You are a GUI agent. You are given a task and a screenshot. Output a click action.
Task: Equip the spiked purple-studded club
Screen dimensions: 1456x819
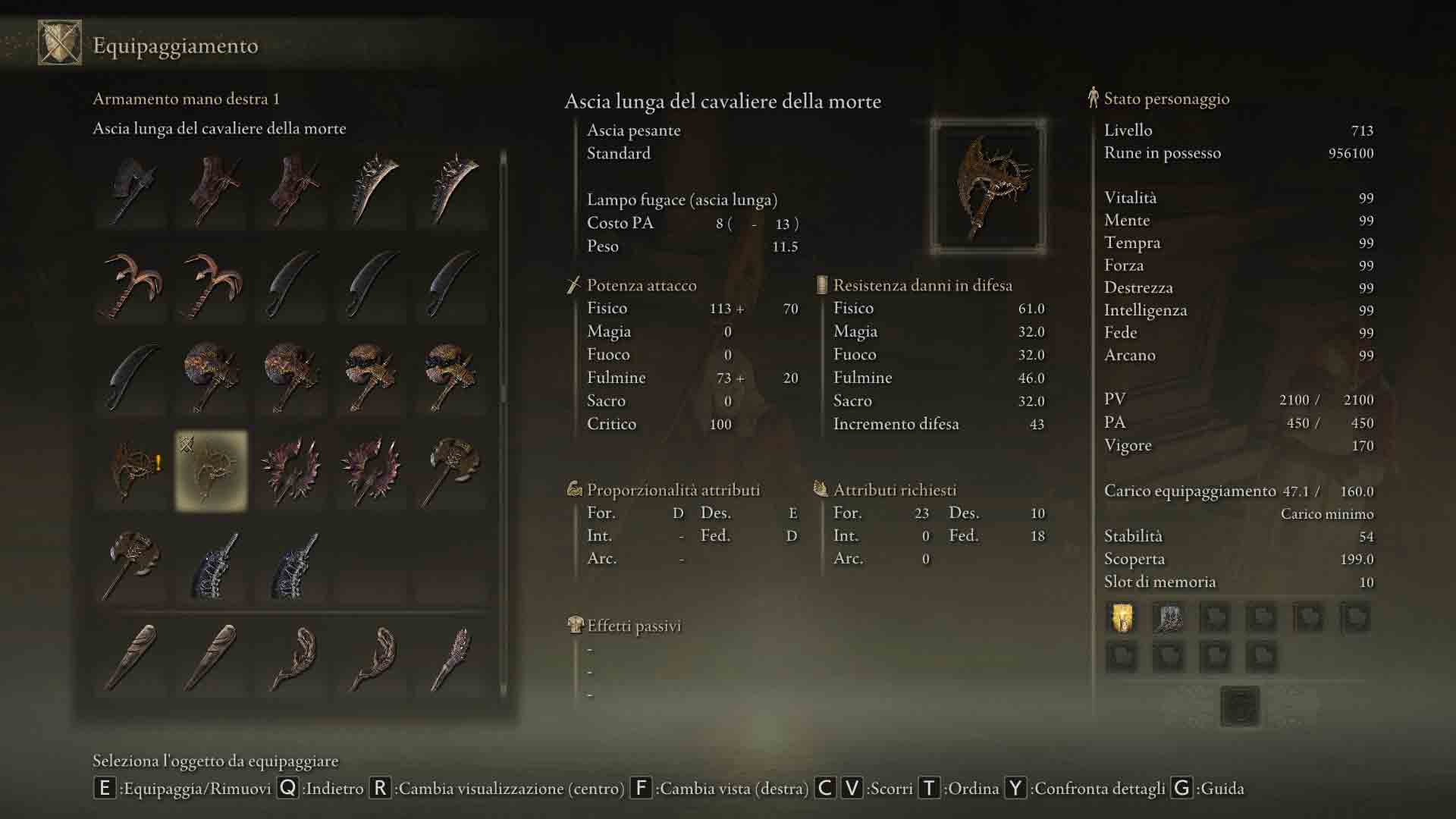coord(453,657)
